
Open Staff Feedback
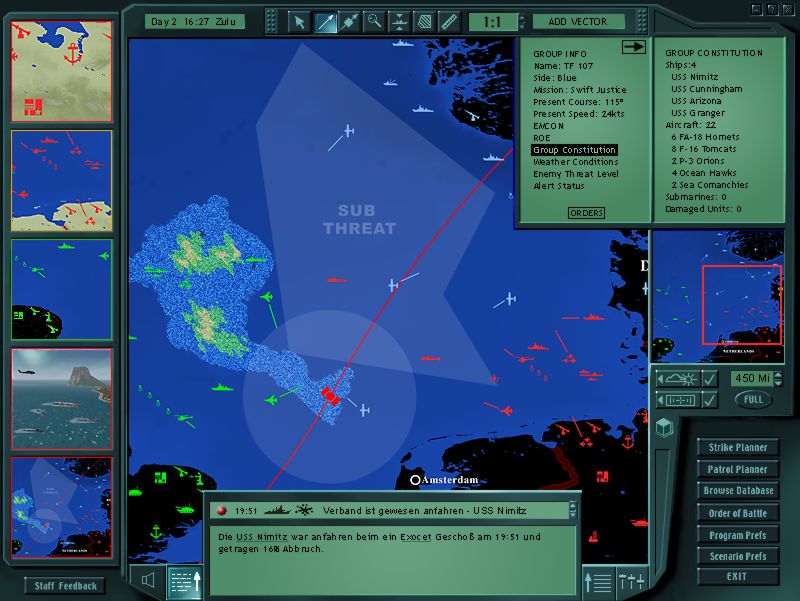(x=65, y=586)
